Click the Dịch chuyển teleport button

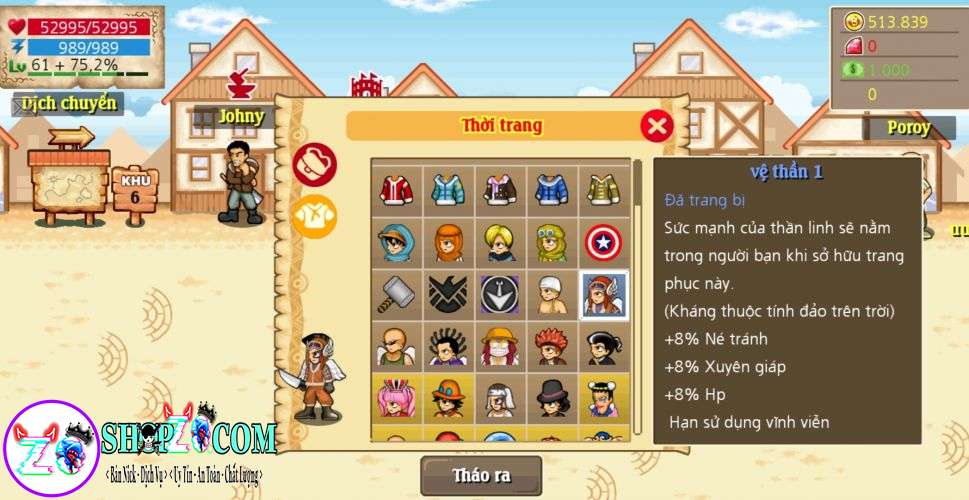point(69,103)
